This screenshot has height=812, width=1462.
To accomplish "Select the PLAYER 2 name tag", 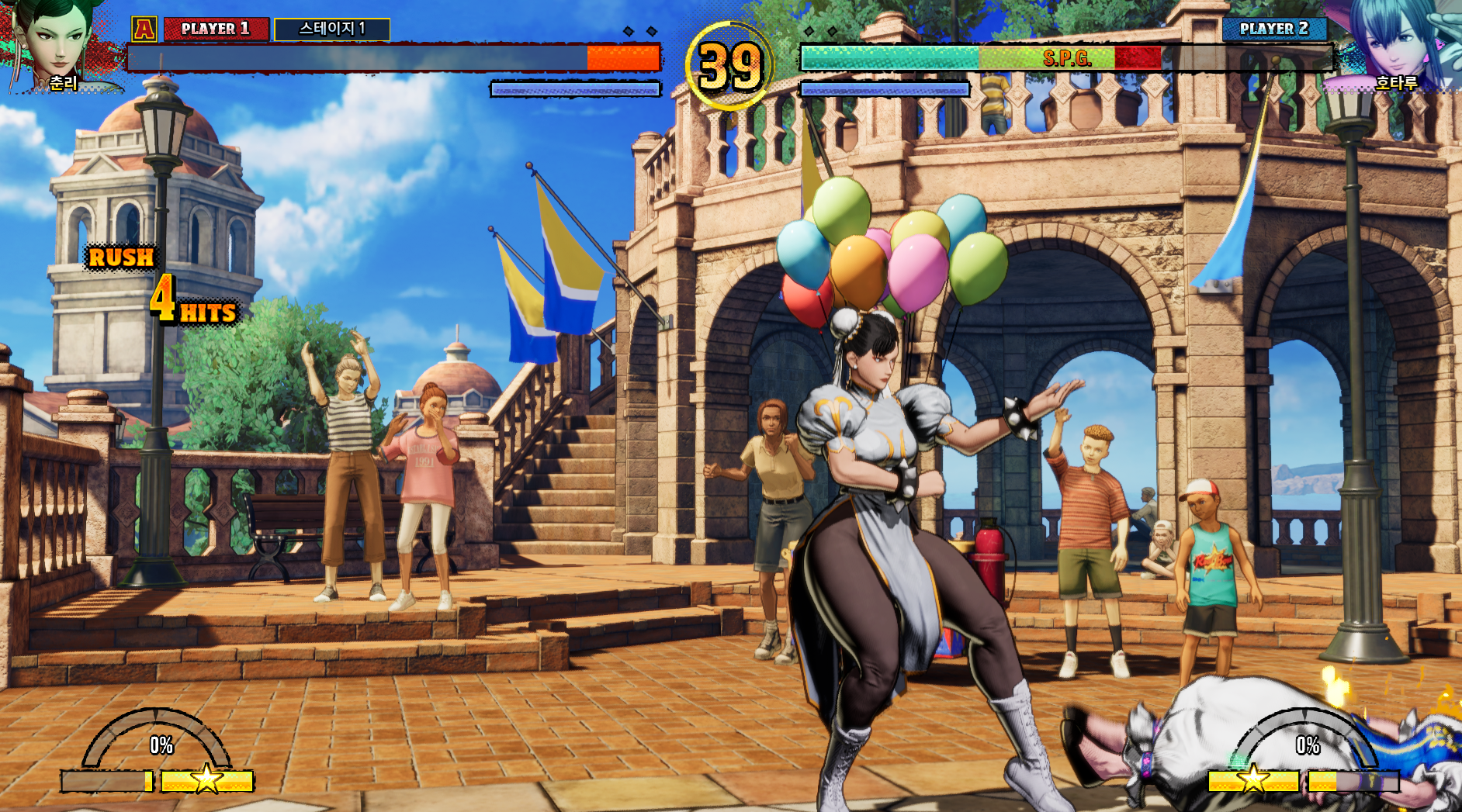I will pyautogui.click(x=1273, y=29).
